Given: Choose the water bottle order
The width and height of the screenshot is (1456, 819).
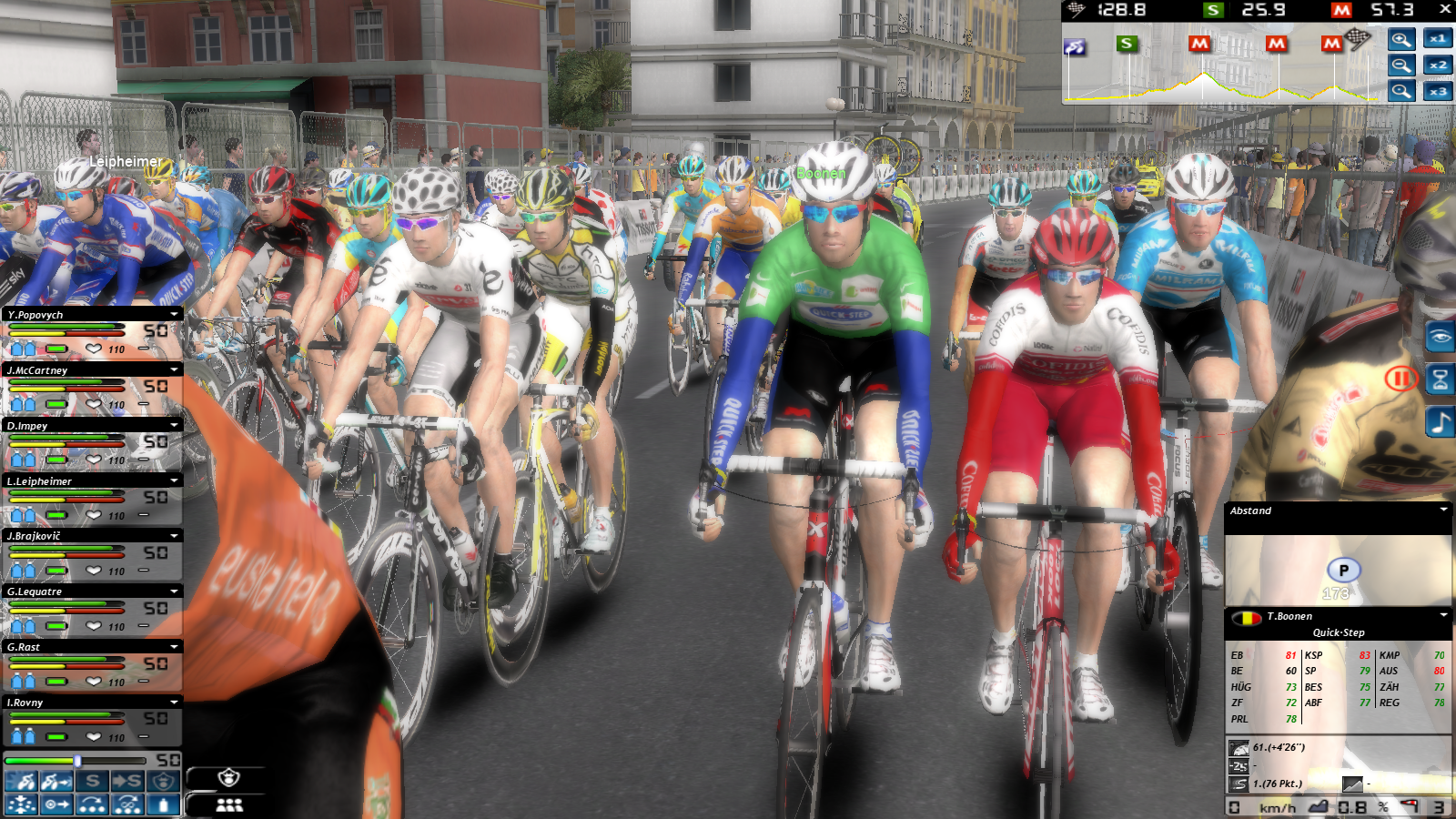Looking at the screenshot, I should coord(163,804).
